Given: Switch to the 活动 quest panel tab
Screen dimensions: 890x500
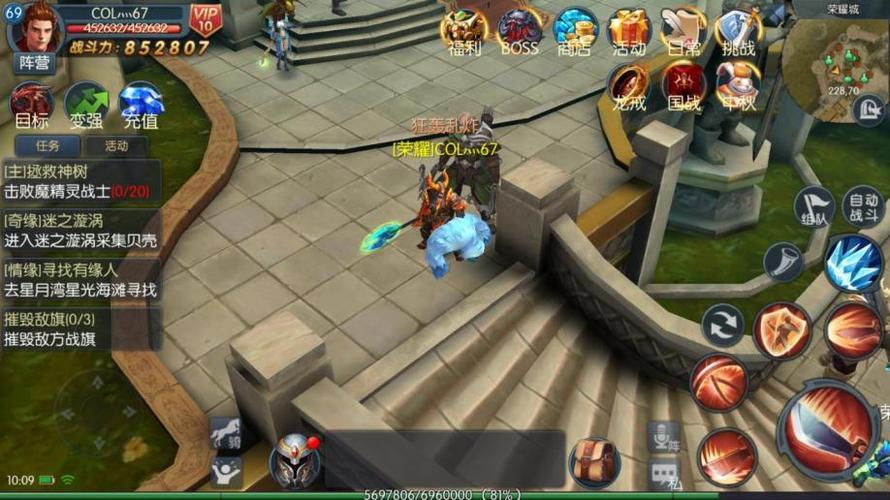Looking at the screenshot, I should [117, 146].
